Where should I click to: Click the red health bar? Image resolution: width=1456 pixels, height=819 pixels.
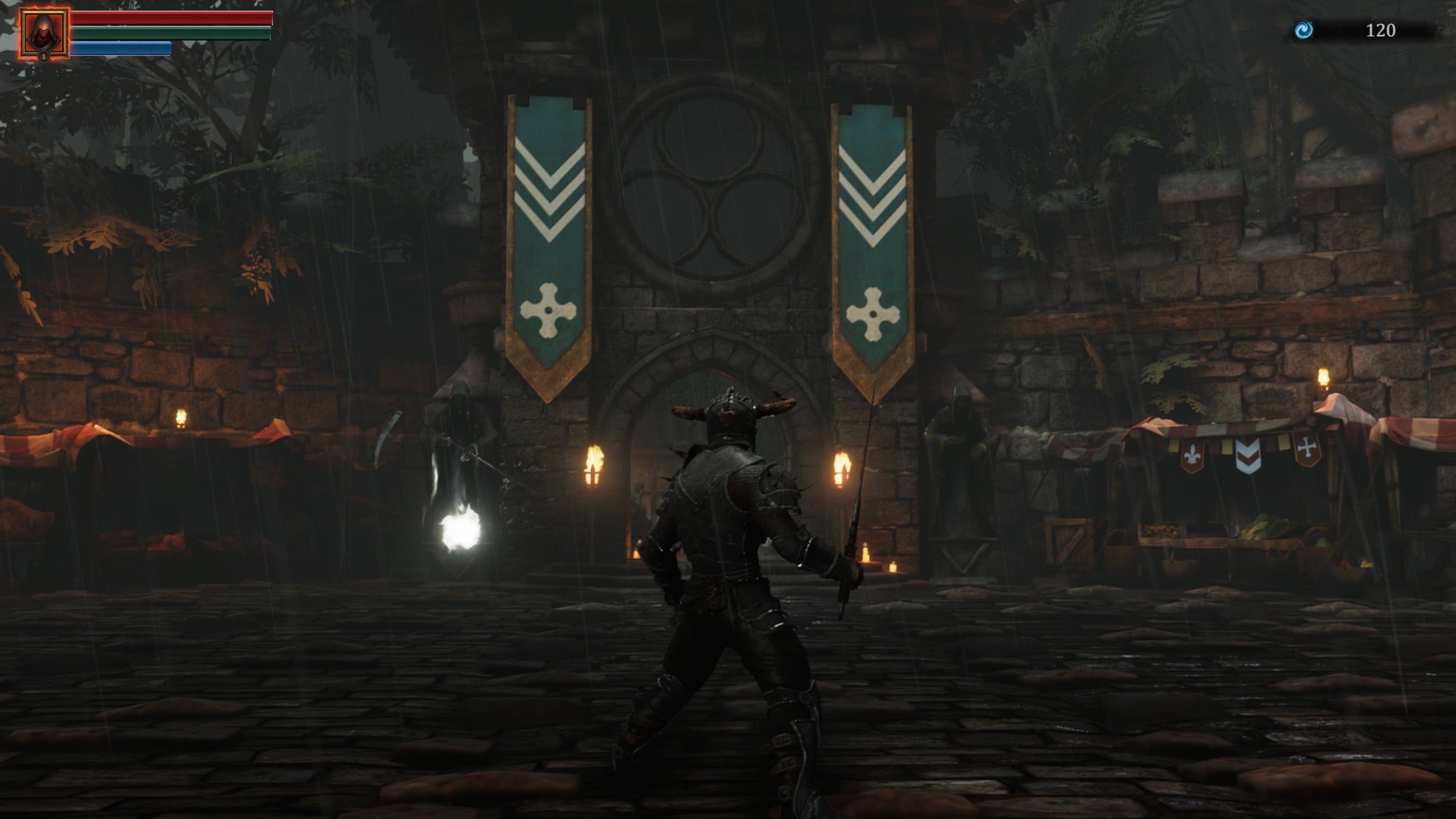pos(172,18)
